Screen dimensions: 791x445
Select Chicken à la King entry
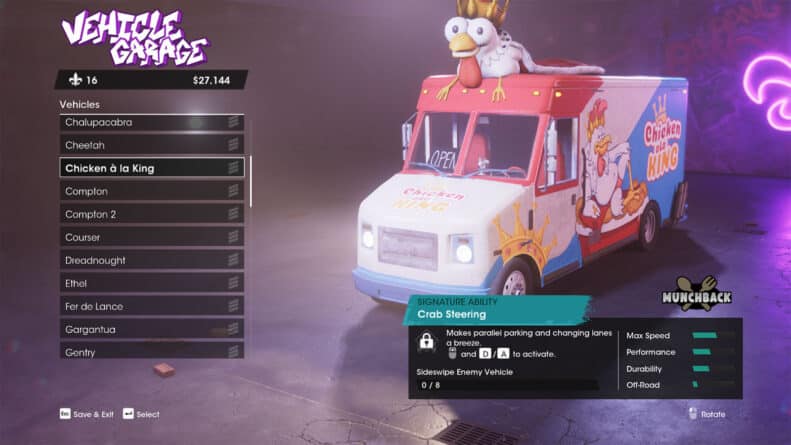151,168
